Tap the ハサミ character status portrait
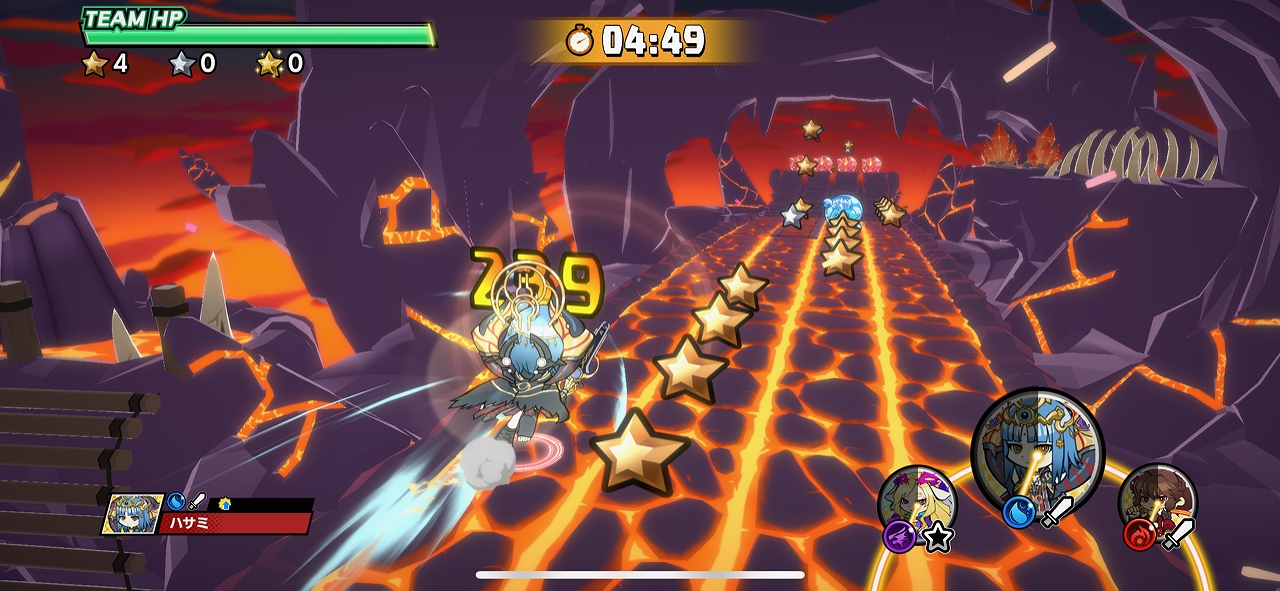 [x=133, y=513]
